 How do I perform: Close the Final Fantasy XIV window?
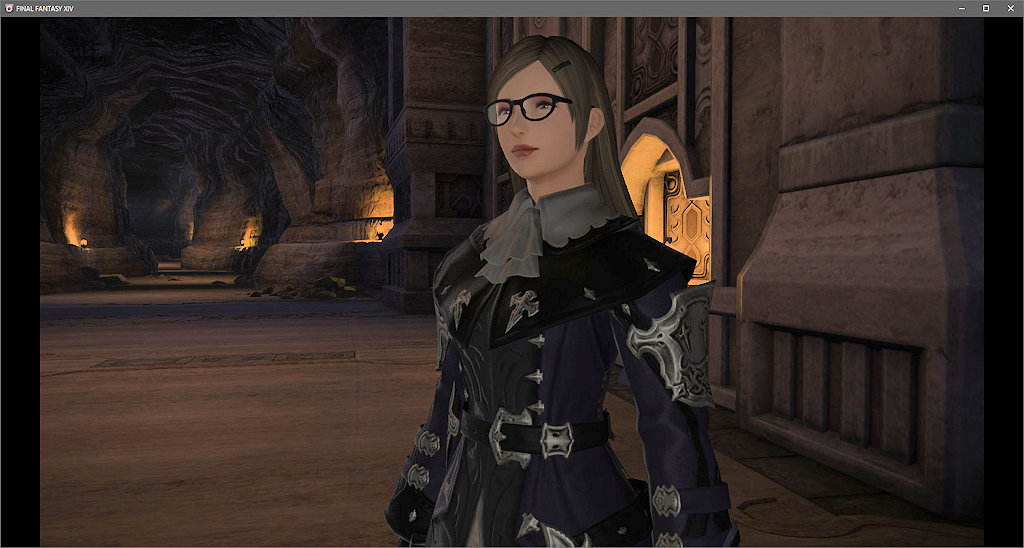(x=1010, y=8)
